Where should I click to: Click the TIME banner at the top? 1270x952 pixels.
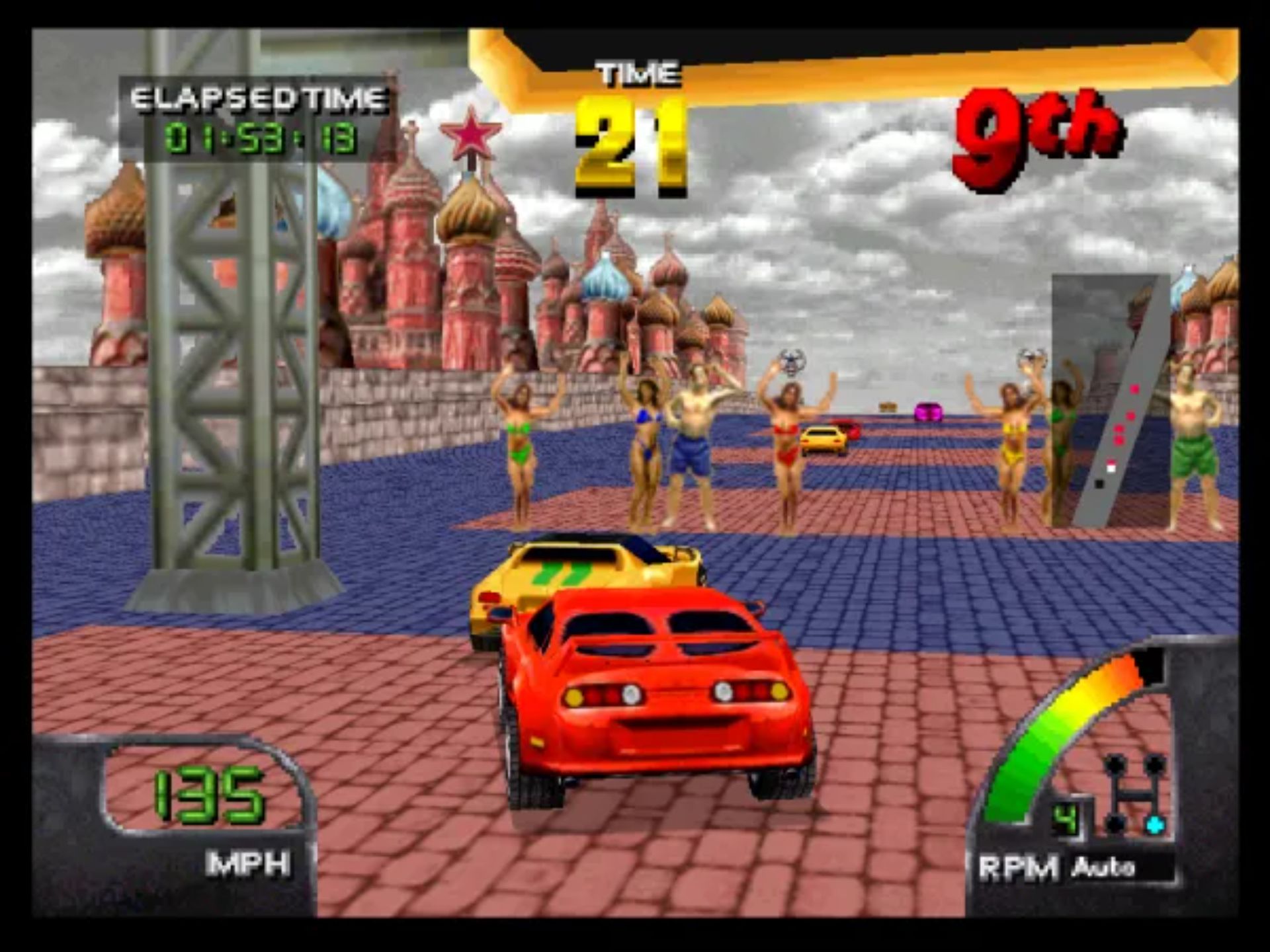pos(635,73)
